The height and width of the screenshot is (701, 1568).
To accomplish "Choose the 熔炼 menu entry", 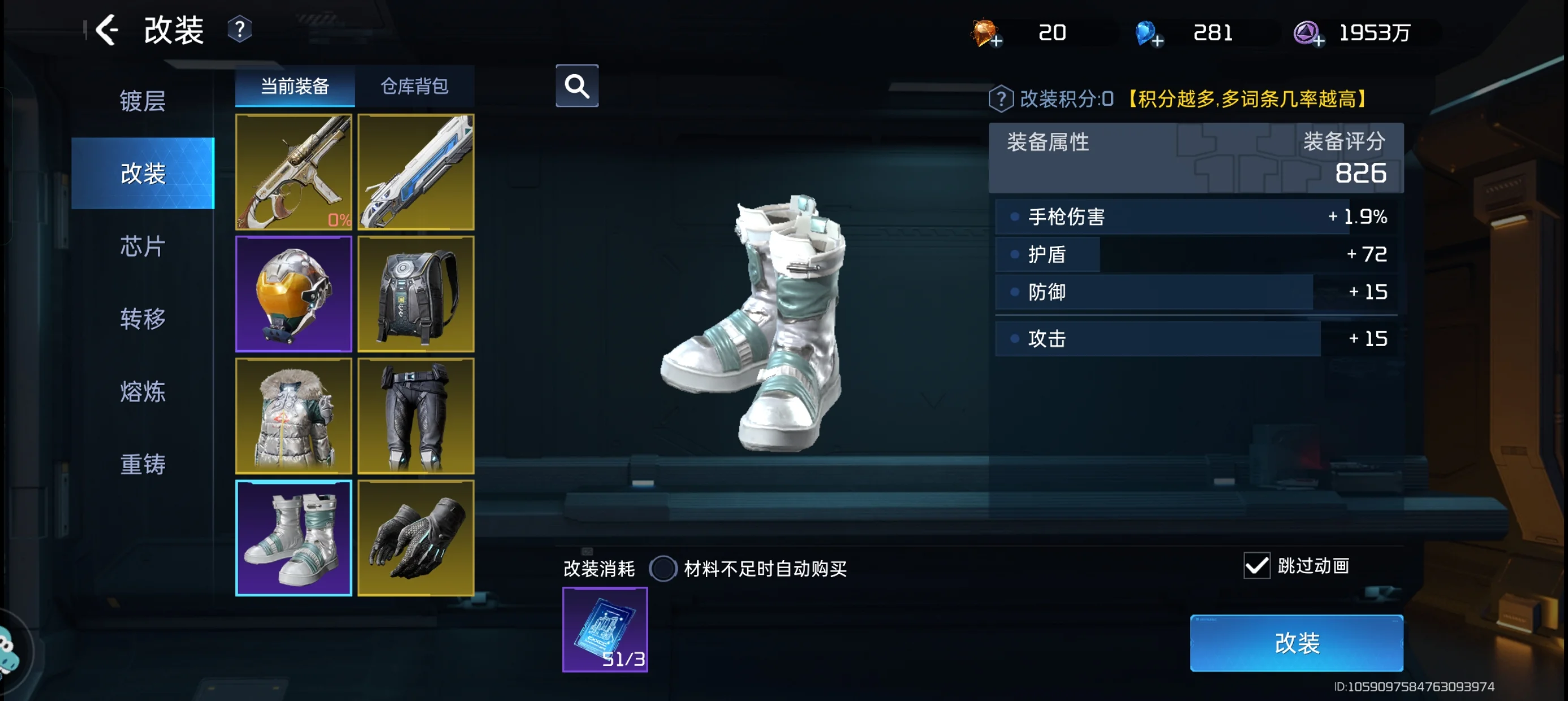I will pyautogui.click(x=143, y=392).
